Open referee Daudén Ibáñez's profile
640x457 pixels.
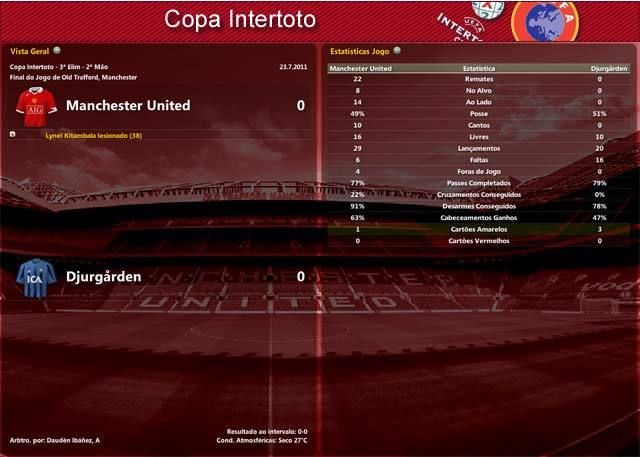(x=75, y=441)
